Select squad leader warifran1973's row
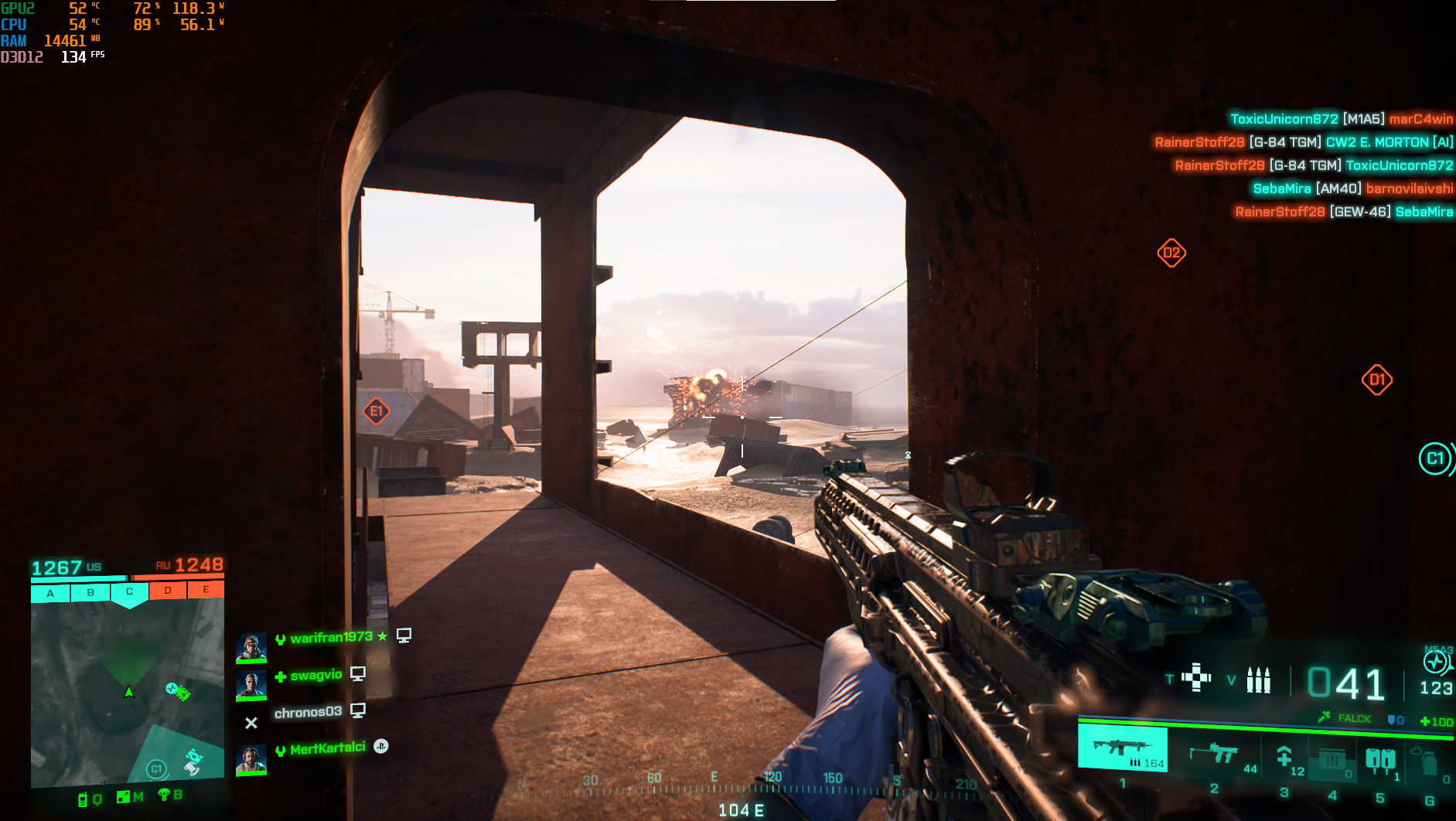The height and width of the screenshot is (821, 1456). 331,638
